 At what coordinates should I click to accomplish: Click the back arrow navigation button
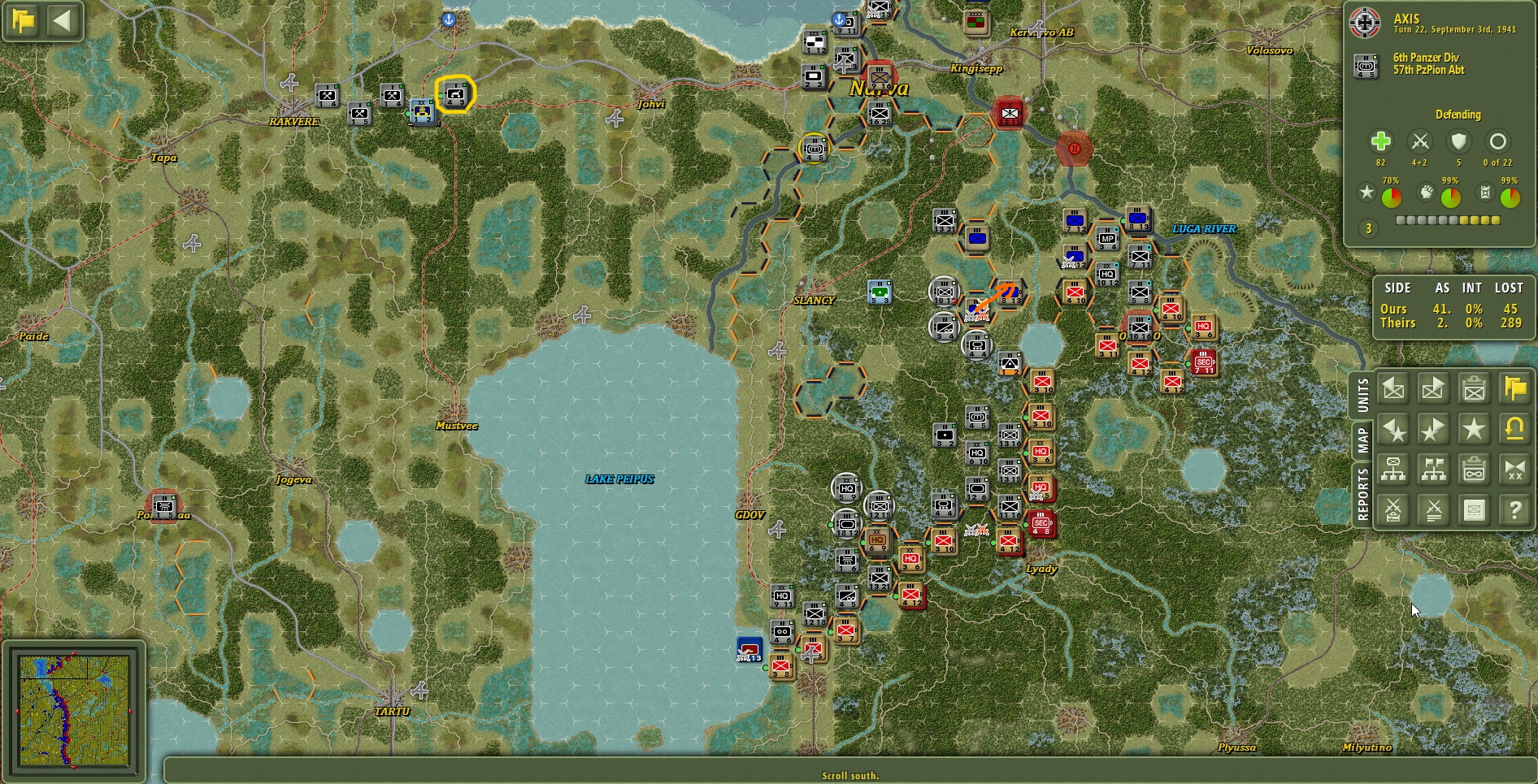pyautogui.click(x=63, y=21)
